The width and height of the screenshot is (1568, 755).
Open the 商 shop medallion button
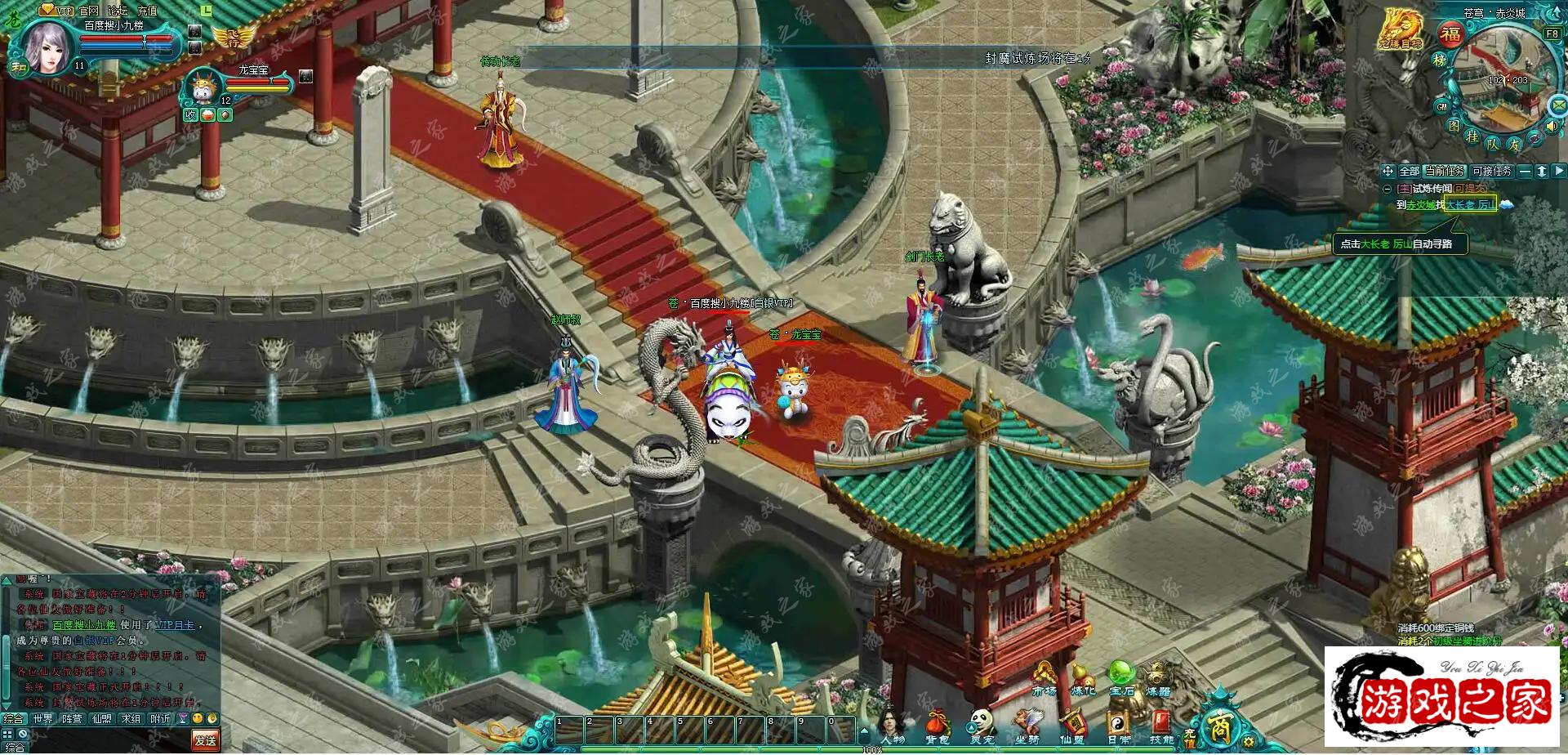(1219, 726)
